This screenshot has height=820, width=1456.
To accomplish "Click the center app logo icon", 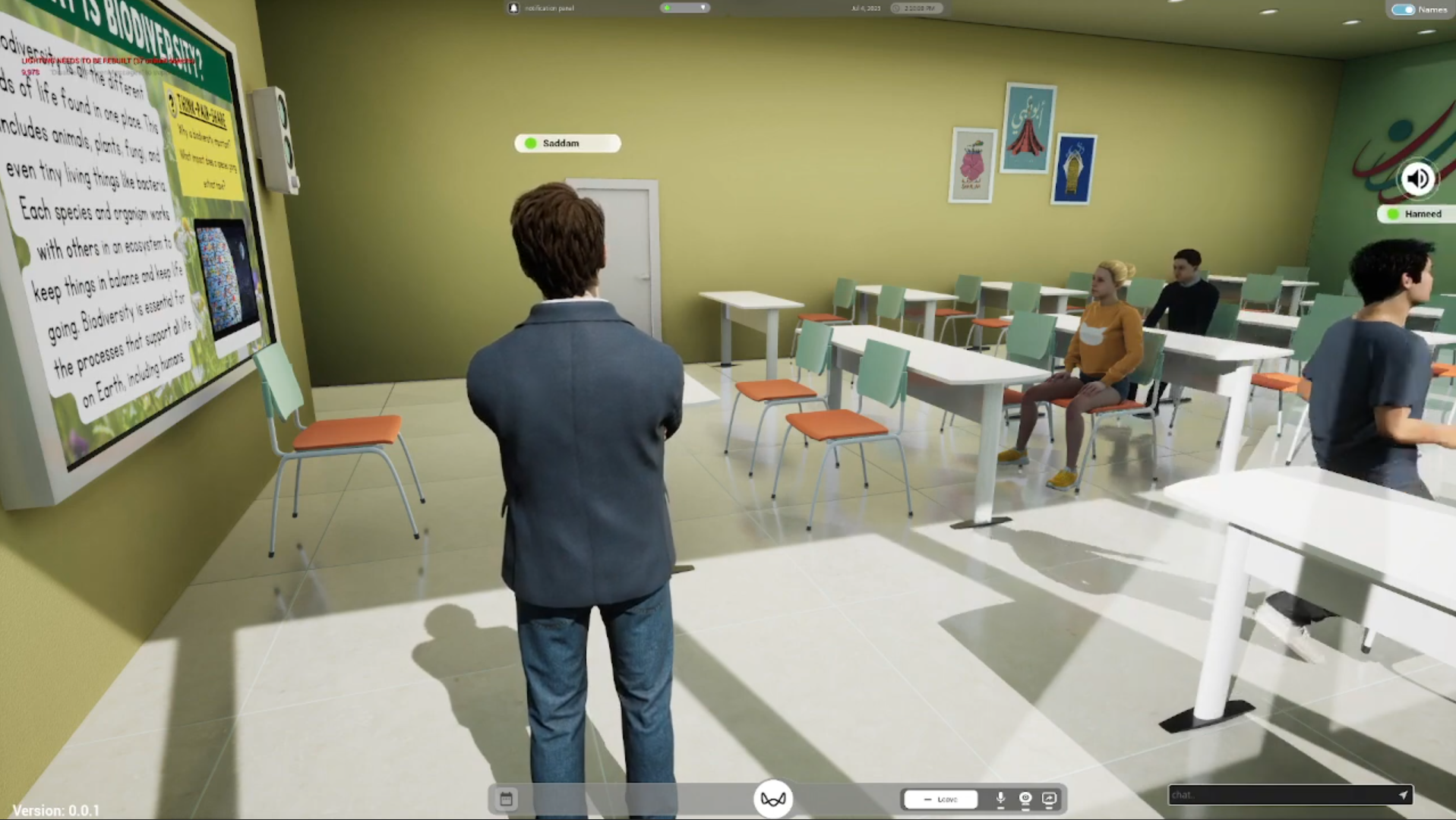I will click(772, 798).
